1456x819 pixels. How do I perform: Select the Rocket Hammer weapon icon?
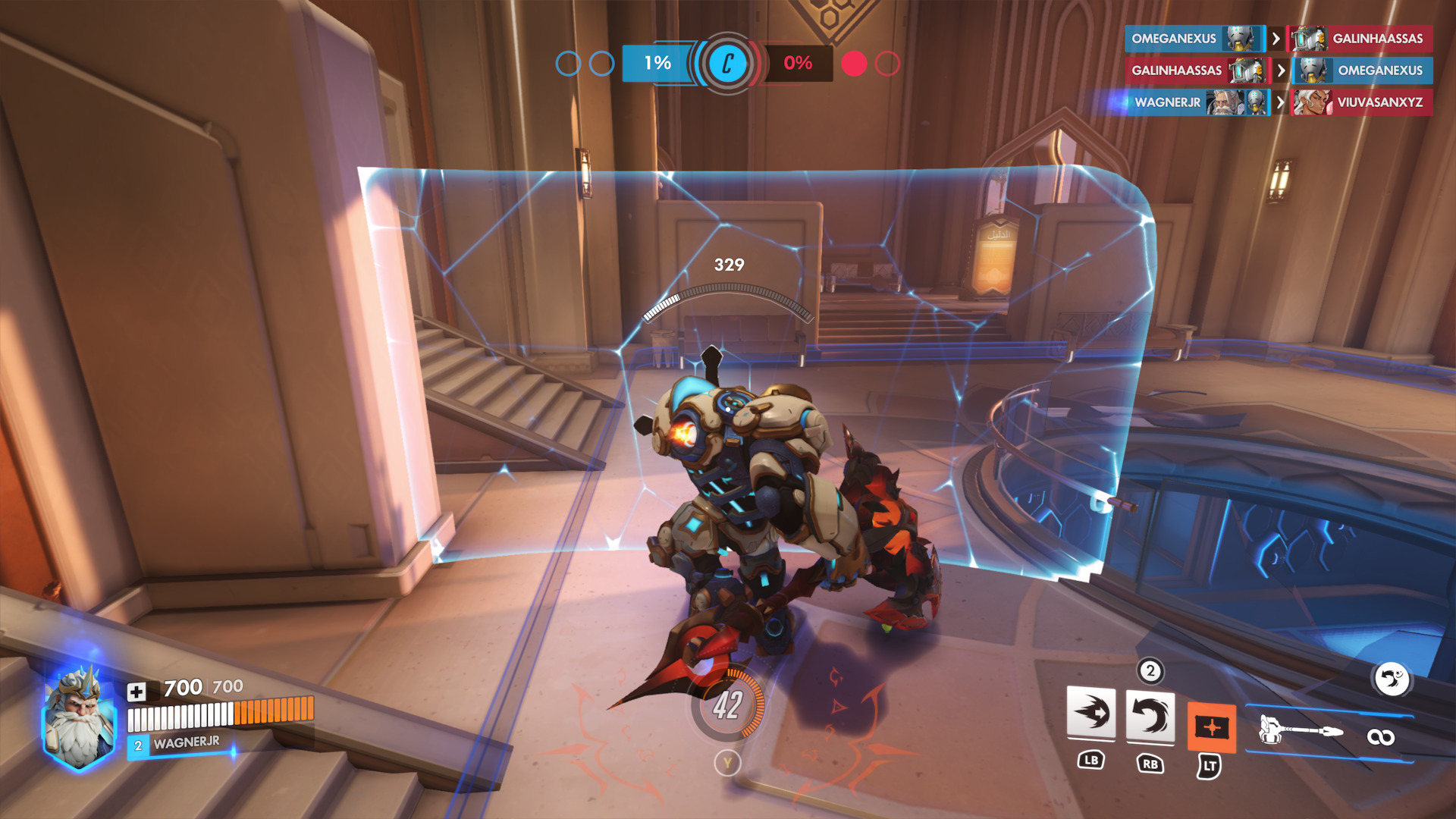pos(1300,731)
